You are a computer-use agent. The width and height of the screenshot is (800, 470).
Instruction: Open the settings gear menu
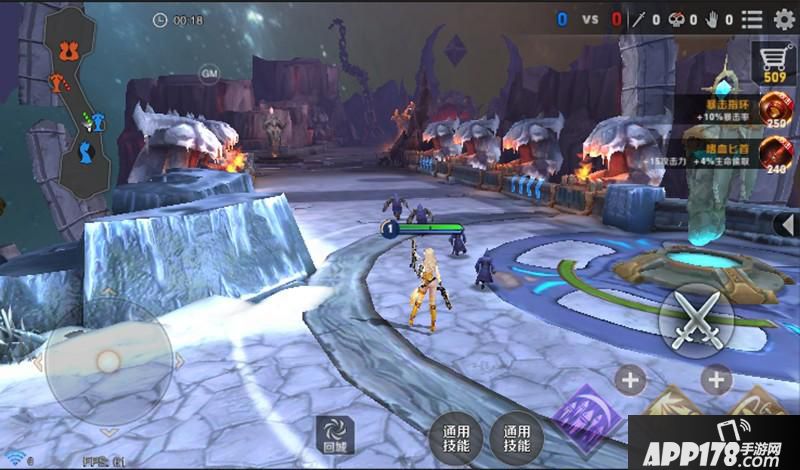[x=784, y=19]
